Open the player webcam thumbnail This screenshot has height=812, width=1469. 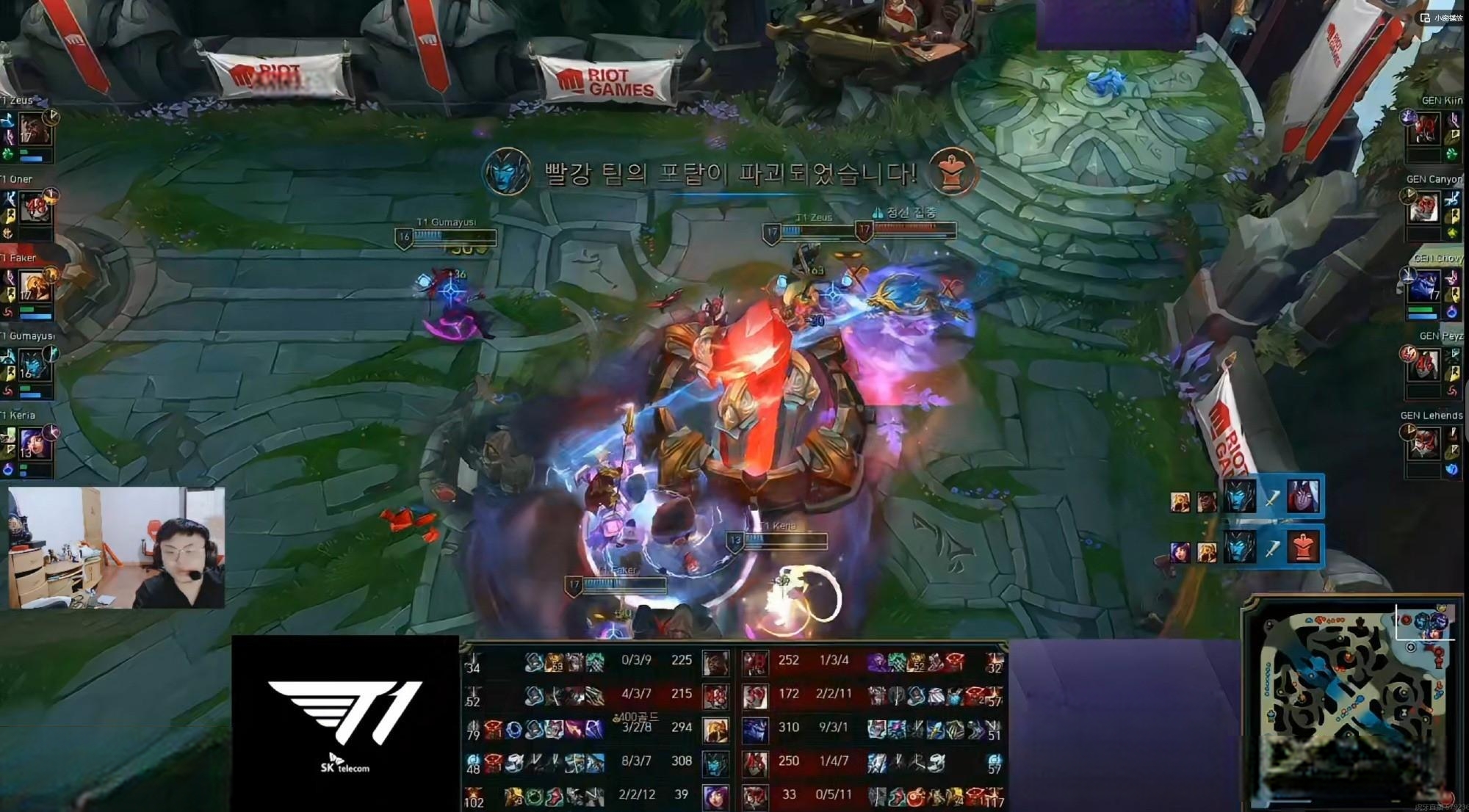coord(116,548)
